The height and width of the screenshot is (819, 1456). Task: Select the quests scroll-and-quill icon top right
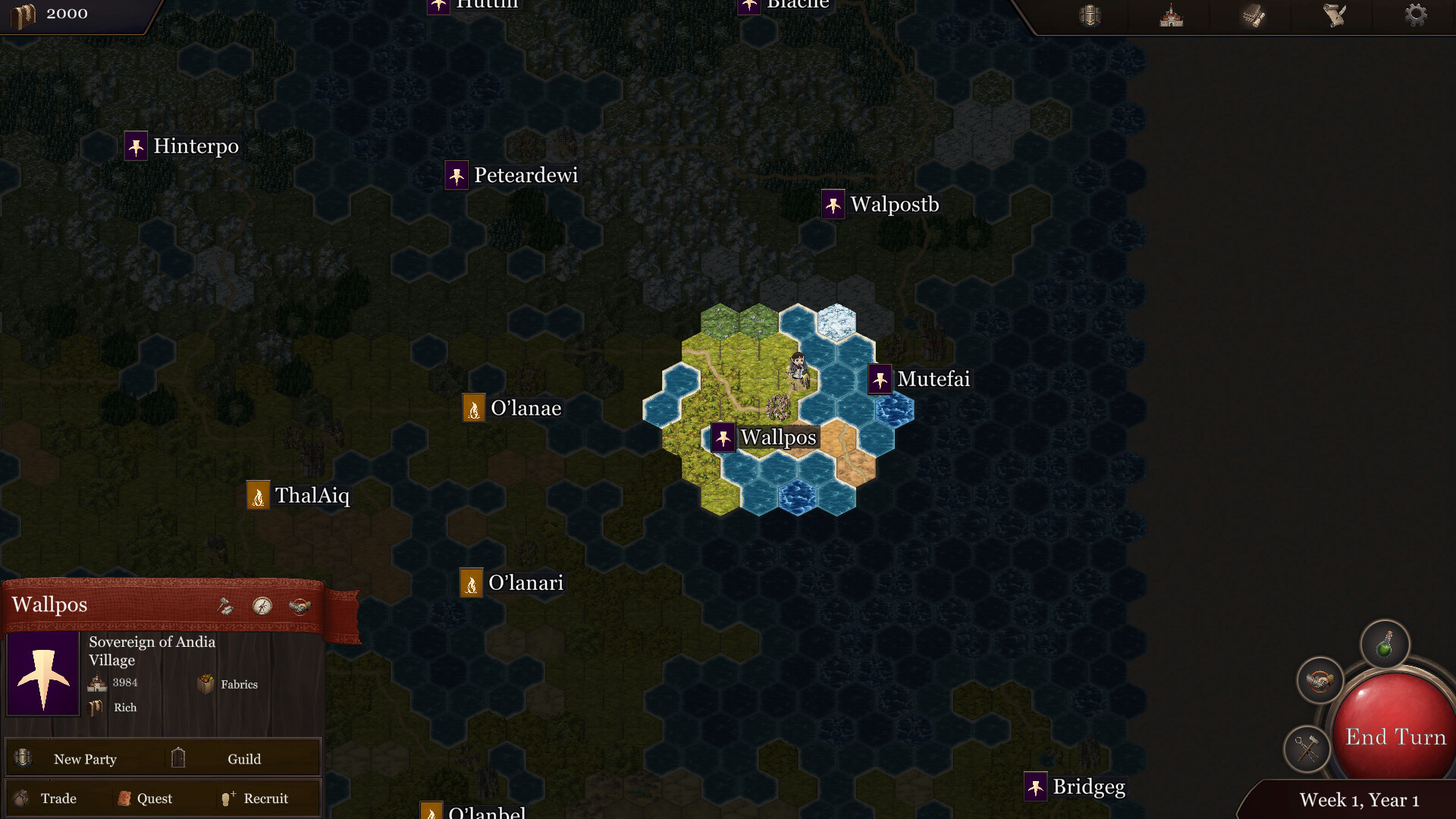click(1332, 15)
